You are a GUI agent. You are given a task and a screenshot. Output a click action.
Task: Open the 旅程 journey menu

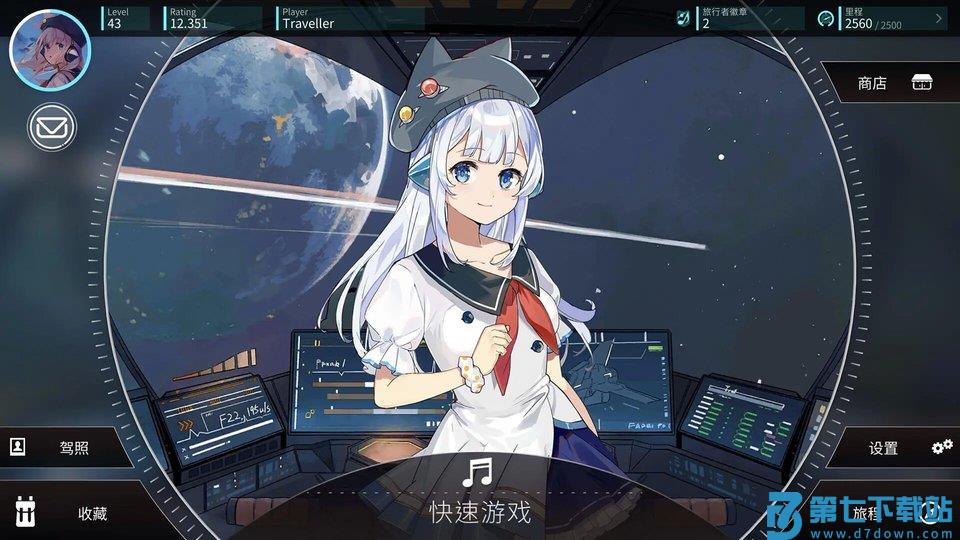[880, 513]
